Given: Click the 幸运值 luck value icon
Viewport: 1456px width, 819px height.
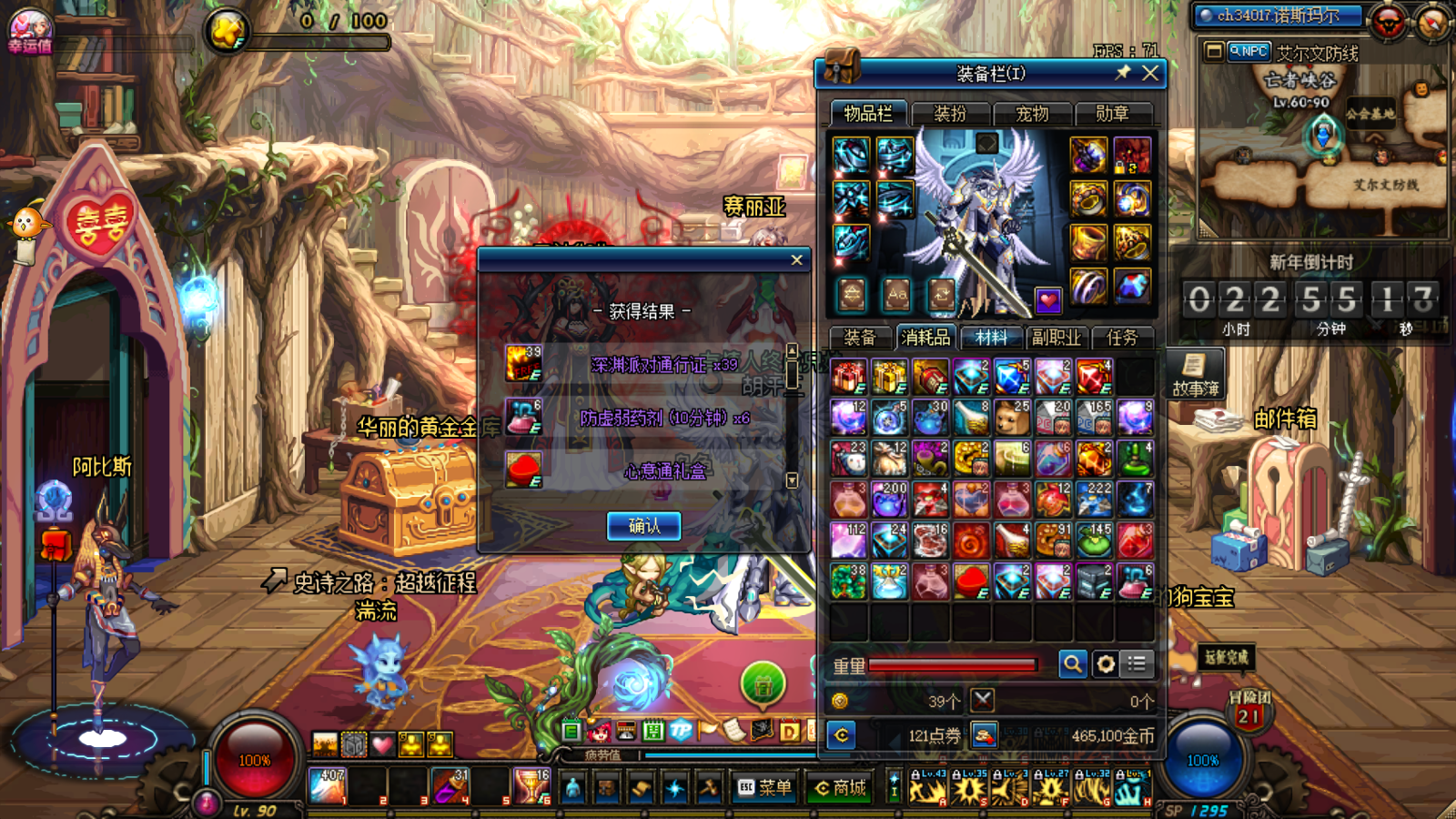Looking at the screenshot, I should pos(30,30).
